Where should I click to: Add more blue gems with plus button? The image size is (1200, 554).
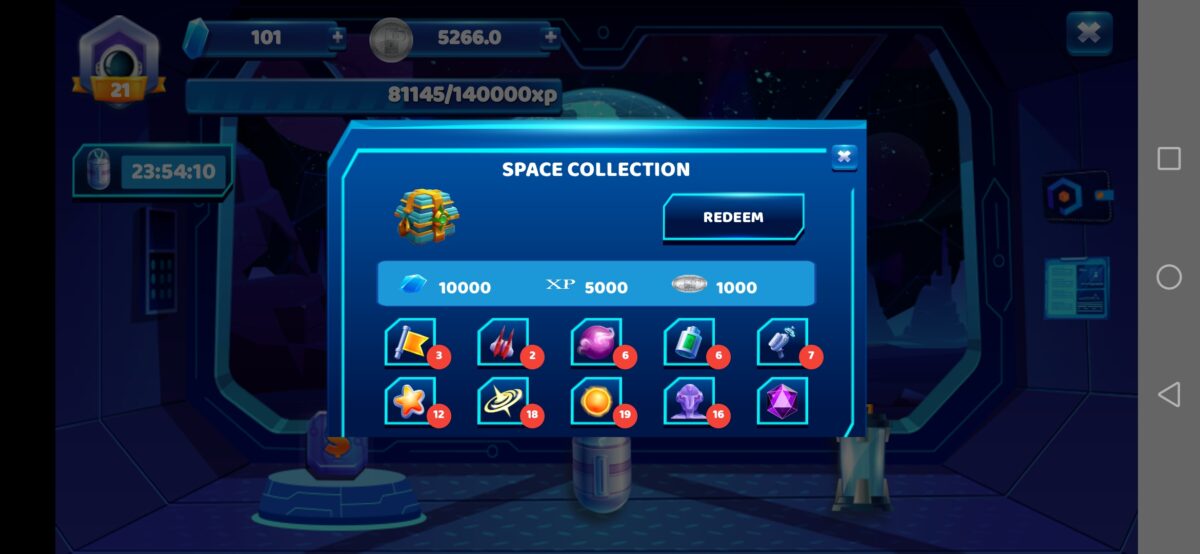[337, 38]
